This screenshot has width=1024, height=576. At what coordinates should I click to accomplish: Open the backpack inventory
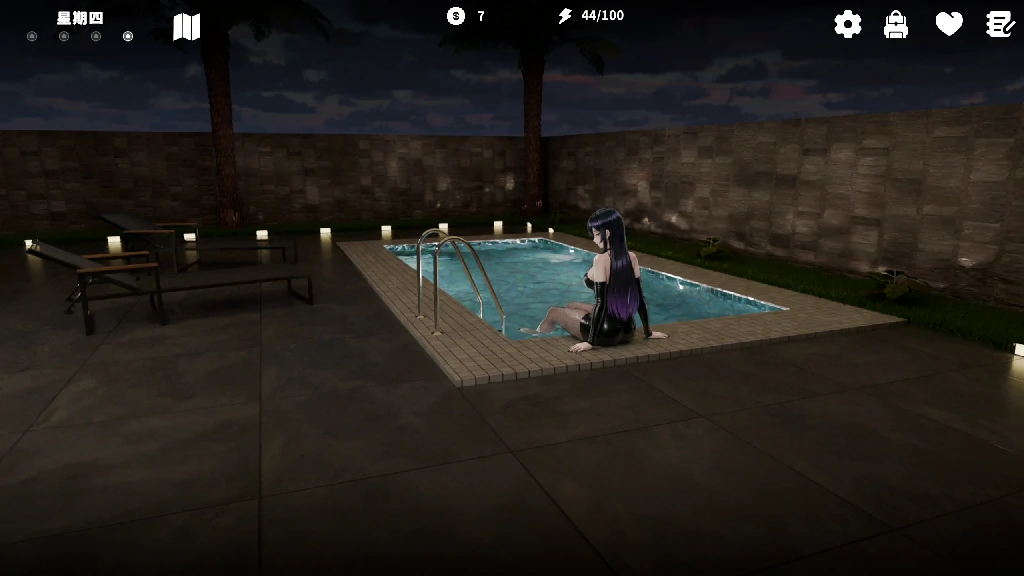[x=896, y=24]
